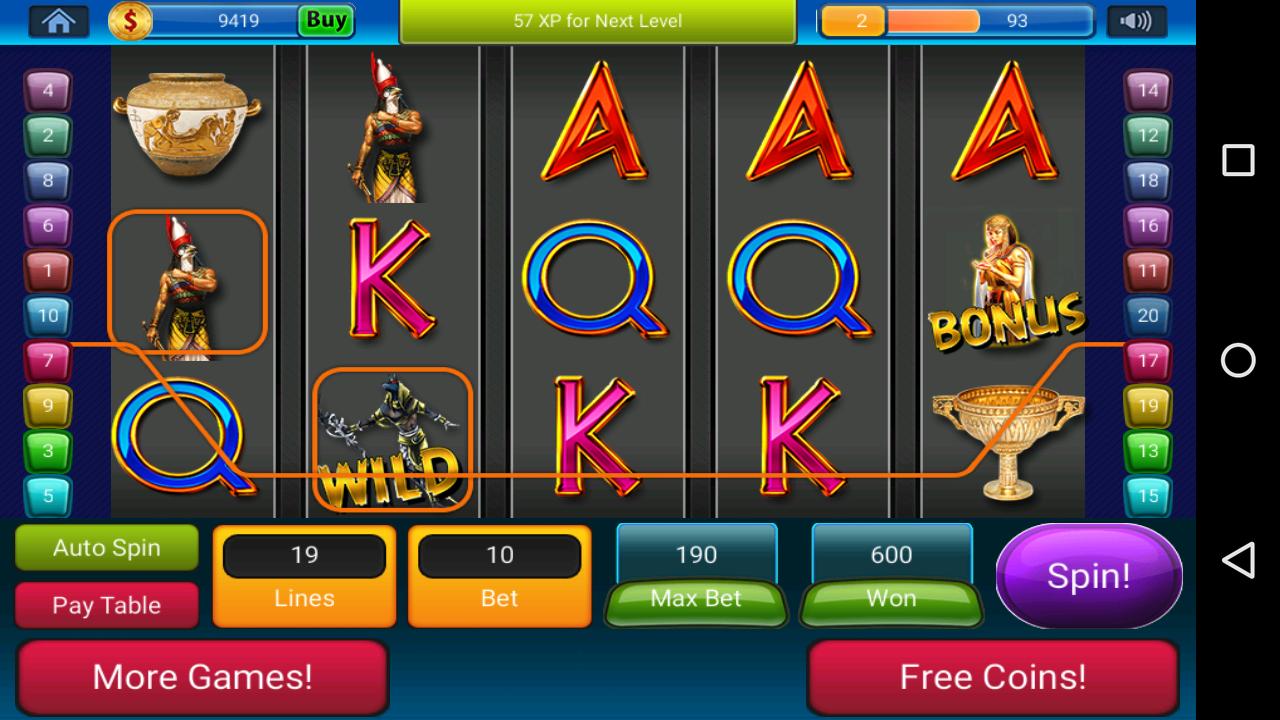Mute the game with the volume icon

pyautogui.click(x=1135, y=19)
